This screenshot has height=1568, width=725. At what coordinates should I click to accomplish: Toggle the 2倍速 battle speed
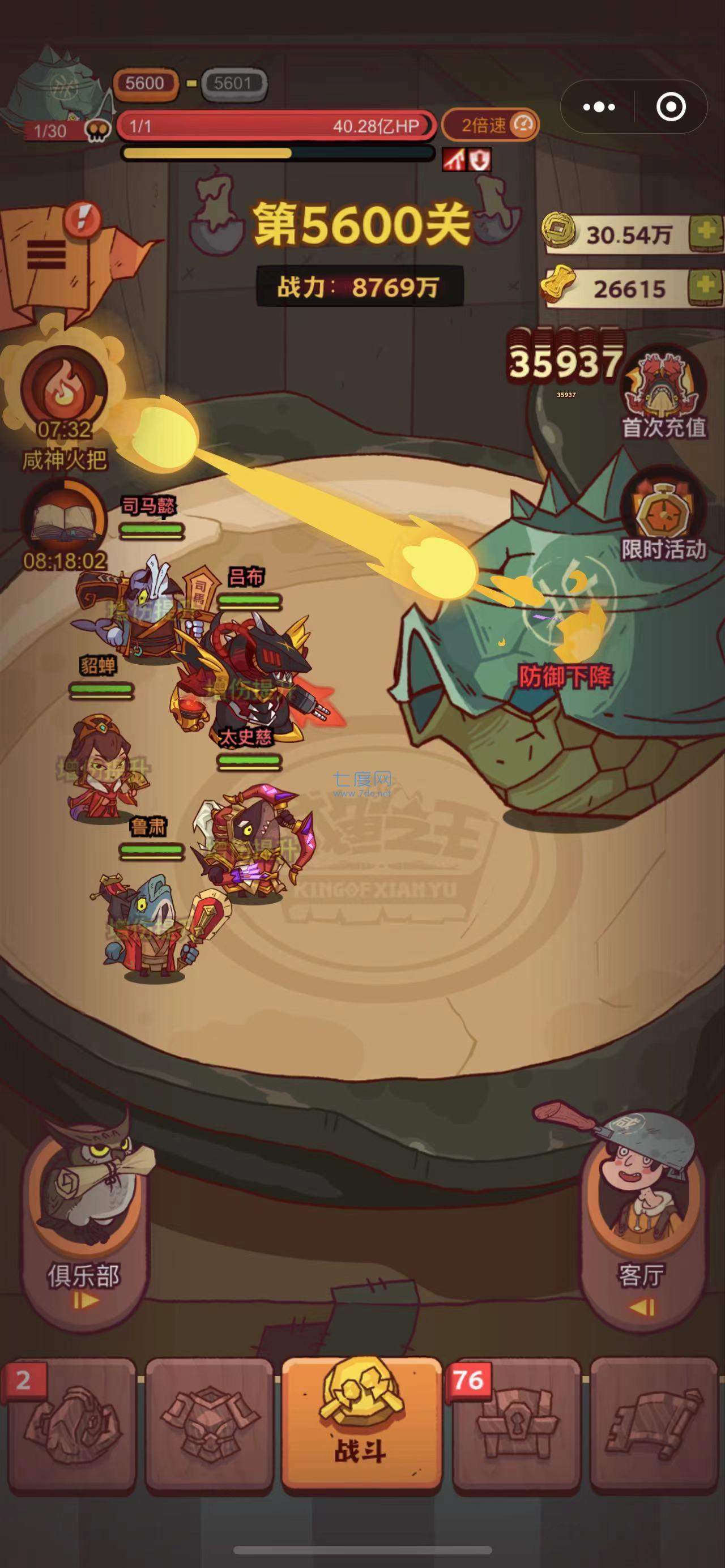490,124
